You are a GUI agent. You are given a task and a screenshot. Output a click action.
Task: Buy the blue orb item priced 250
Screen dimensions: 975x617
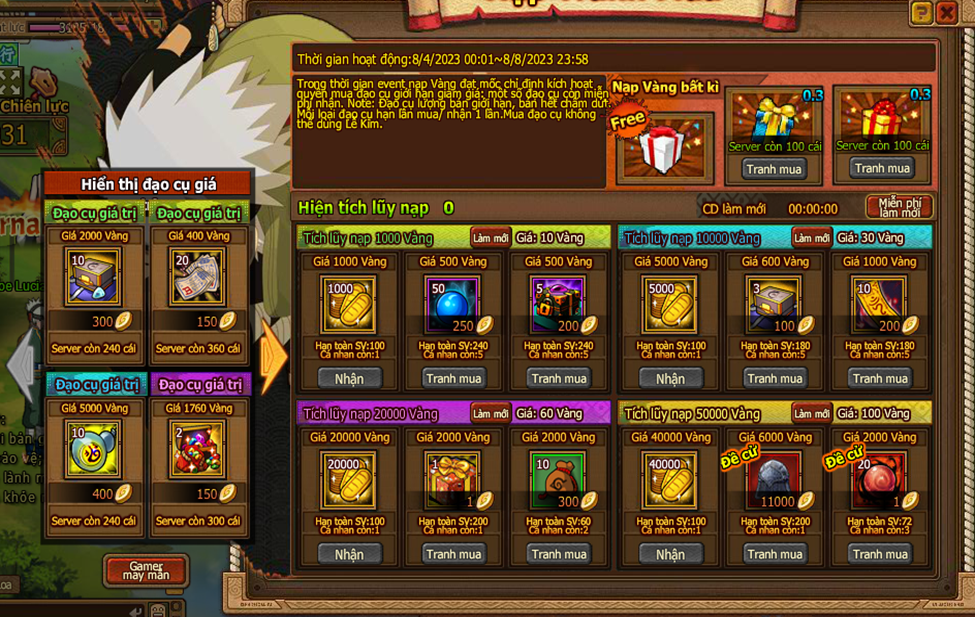453,378
